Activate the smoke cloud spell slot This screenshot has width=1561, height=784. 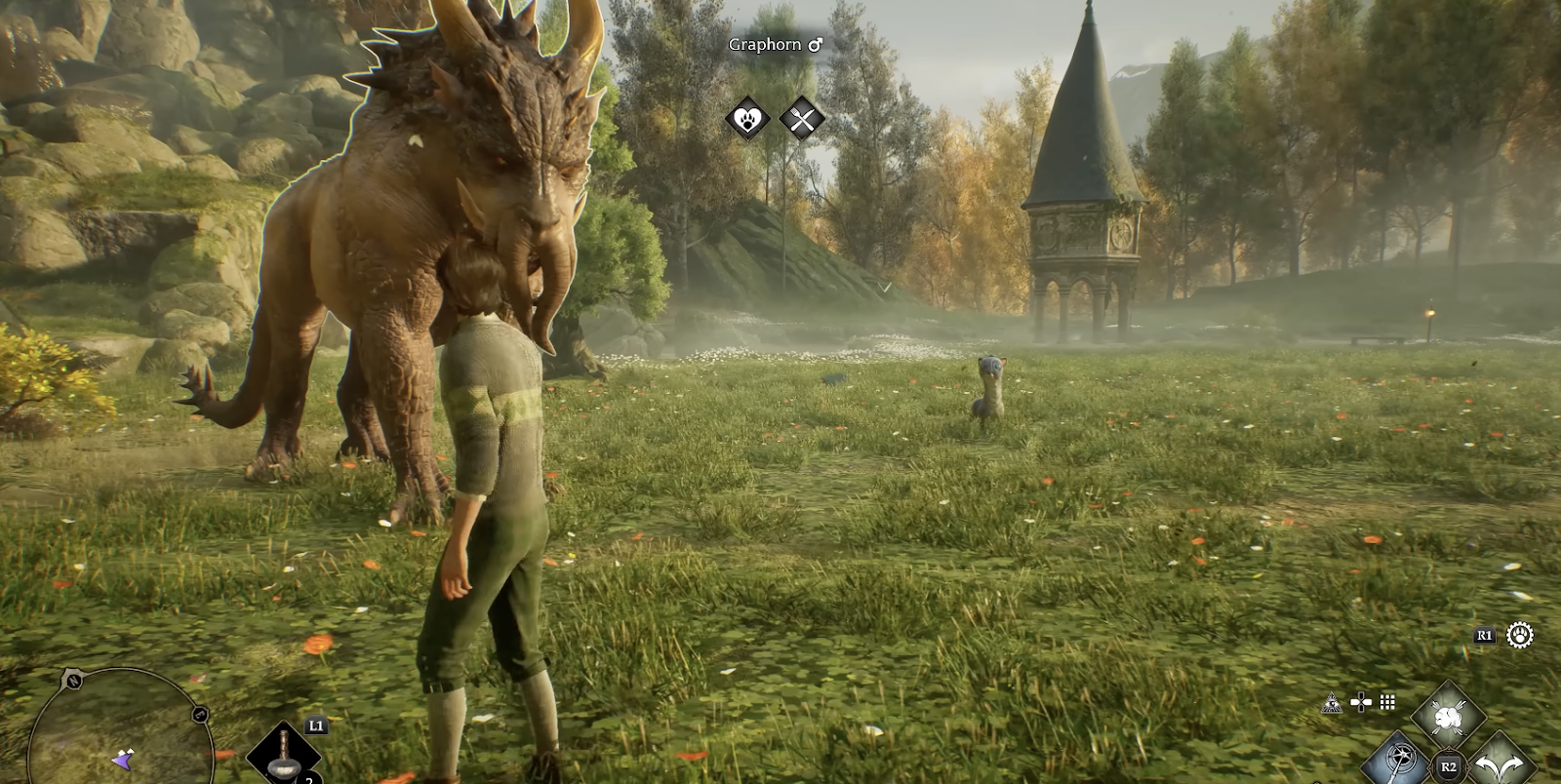pos(1449,719)
